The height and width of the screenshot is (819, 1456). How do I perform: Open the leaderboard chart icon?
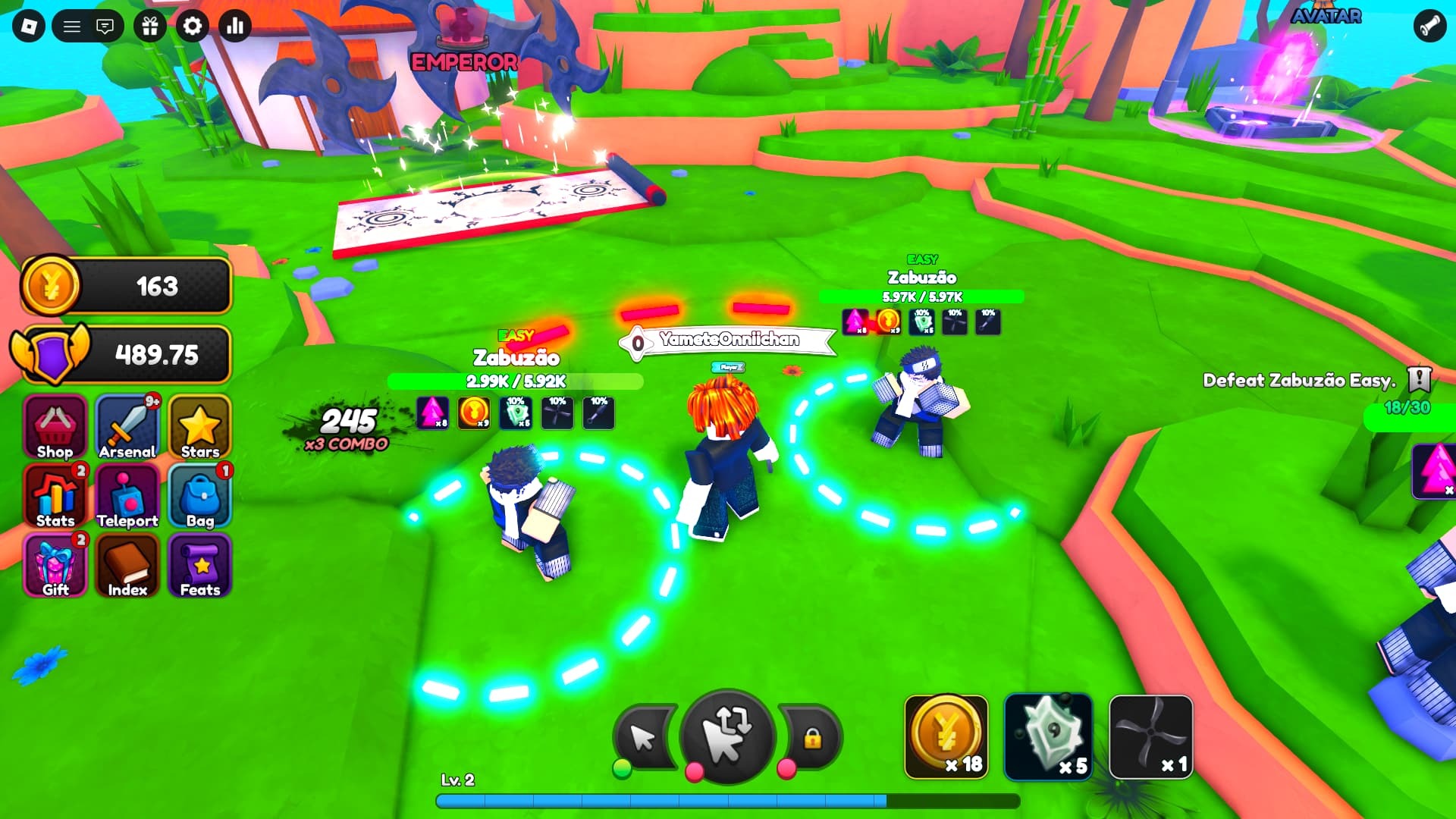point(235,26)
